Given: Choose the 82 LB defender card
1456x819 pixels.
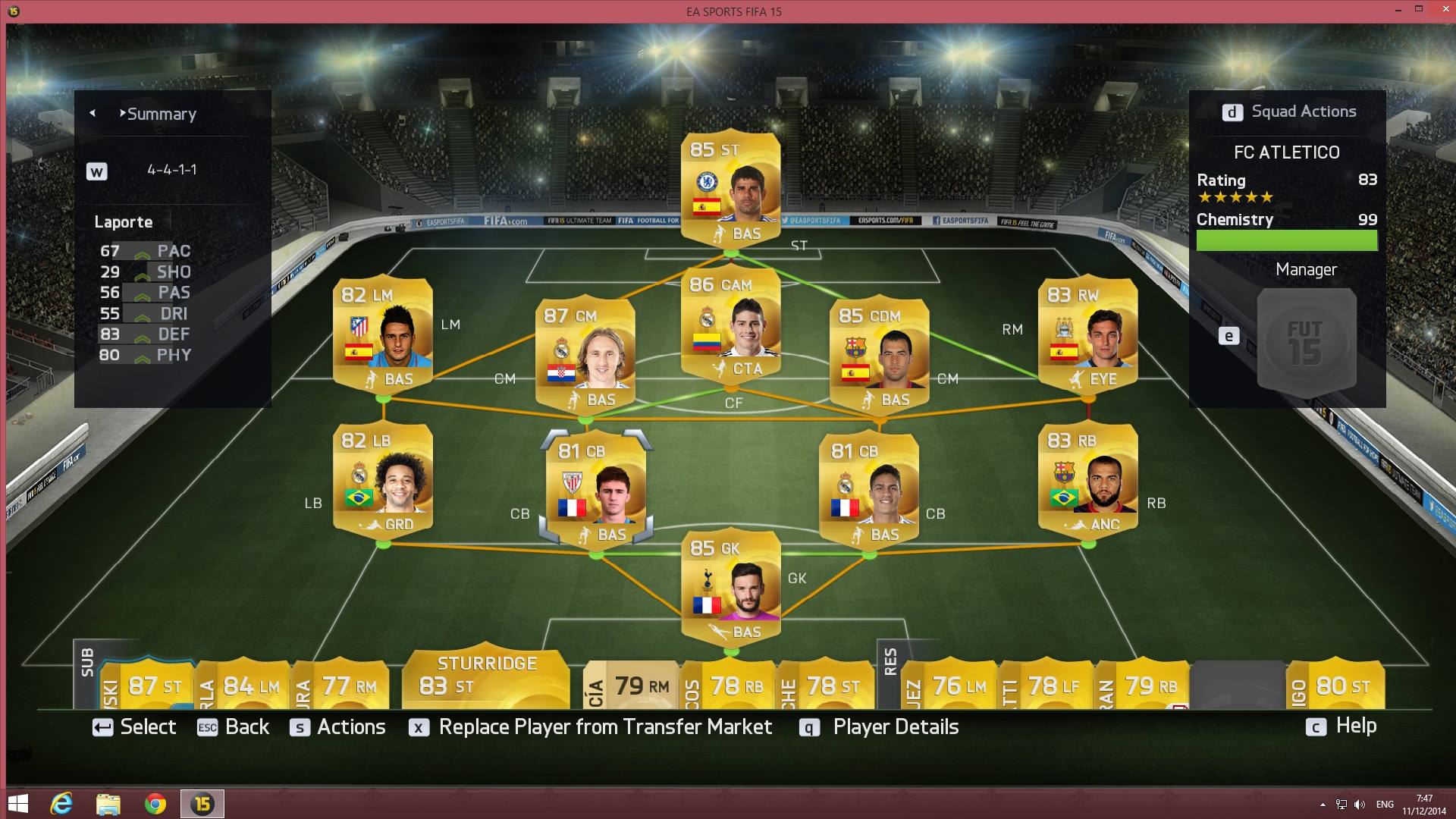Looking at the screenshot, I should [x=383, y=479].
